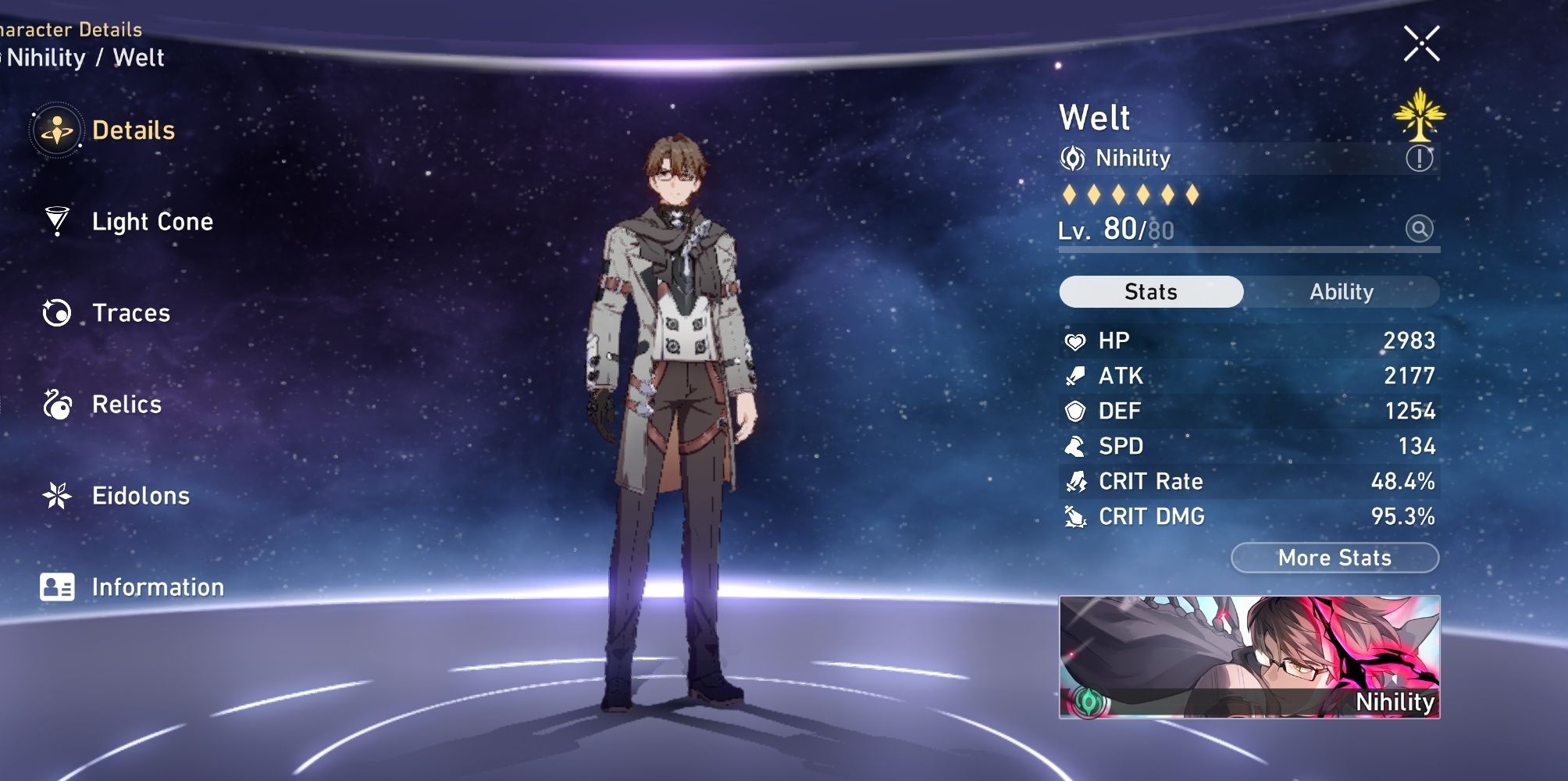This screenshot has width=1568, height=781.
Task: Select the Stats tab
Action: pos(1150,291)
